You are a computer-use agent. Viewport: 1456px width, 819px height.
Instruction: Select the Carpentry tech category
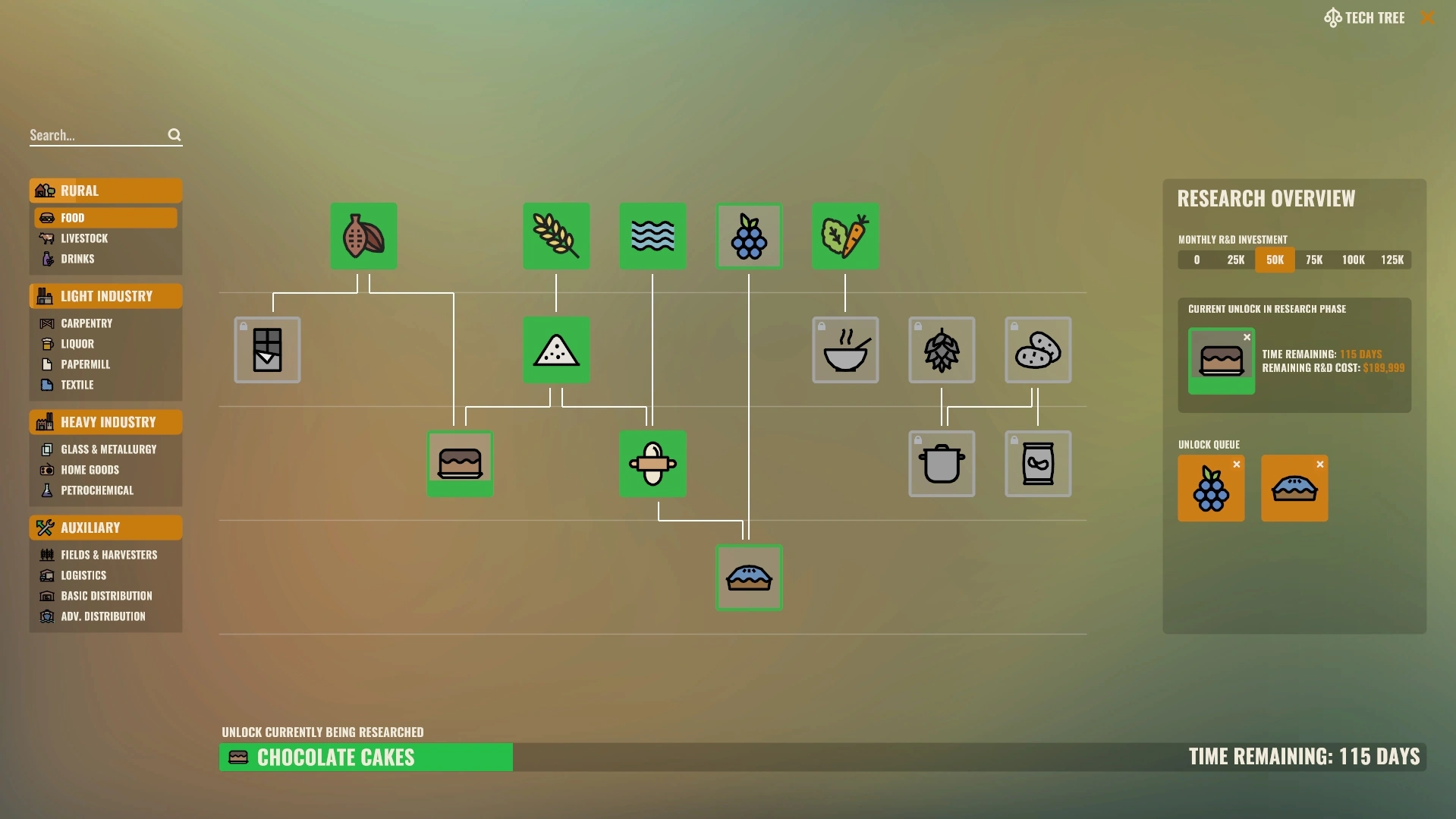[x=86, y=323]
